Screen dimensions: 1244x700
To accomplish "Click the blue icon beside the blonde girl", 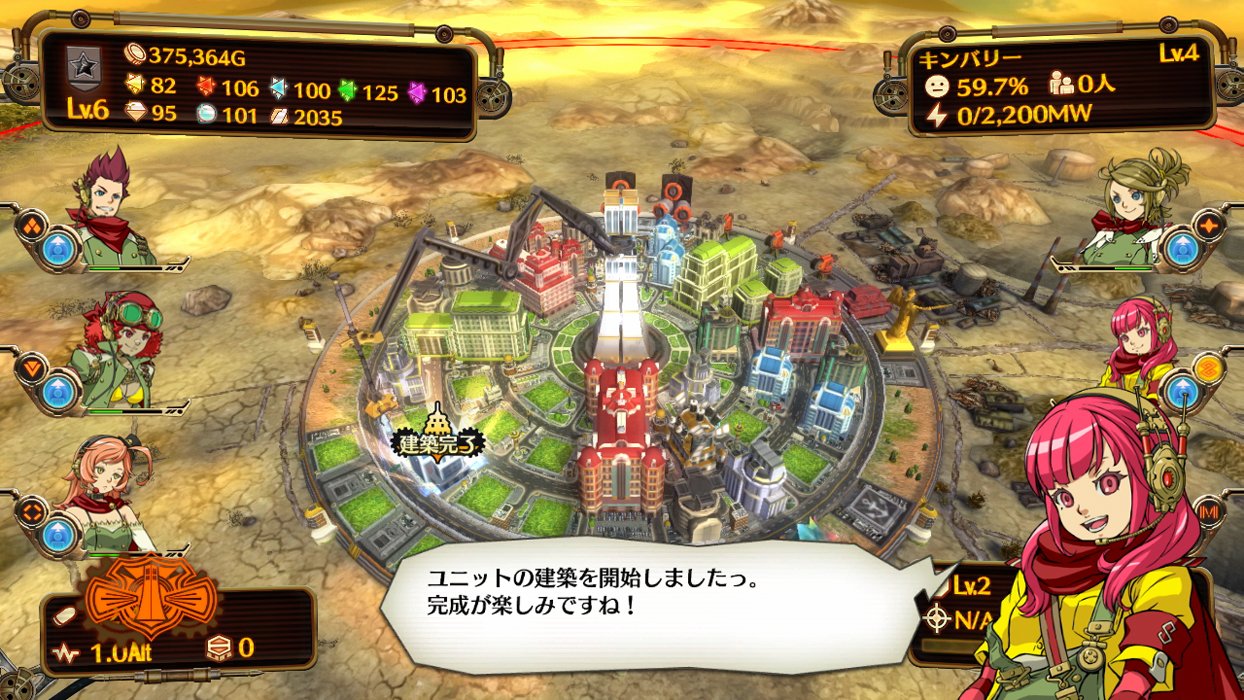I will pyautogui.click(x=1182, y=249).
